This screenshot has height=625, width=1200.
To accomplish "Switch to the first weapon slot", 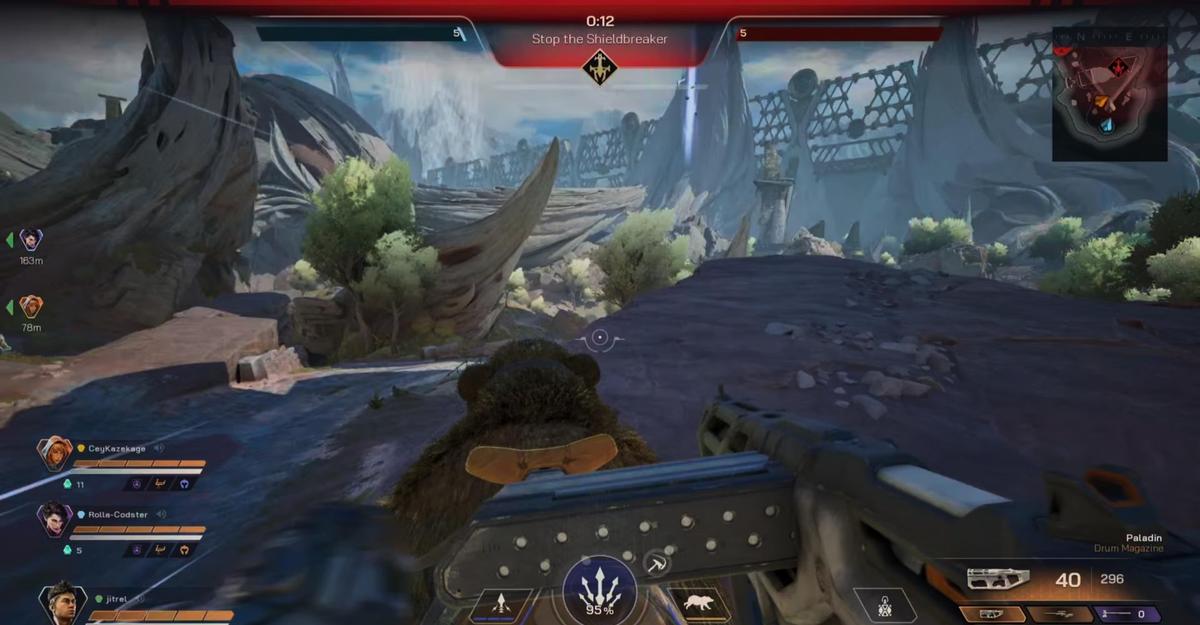I will [x=992, y=614].
